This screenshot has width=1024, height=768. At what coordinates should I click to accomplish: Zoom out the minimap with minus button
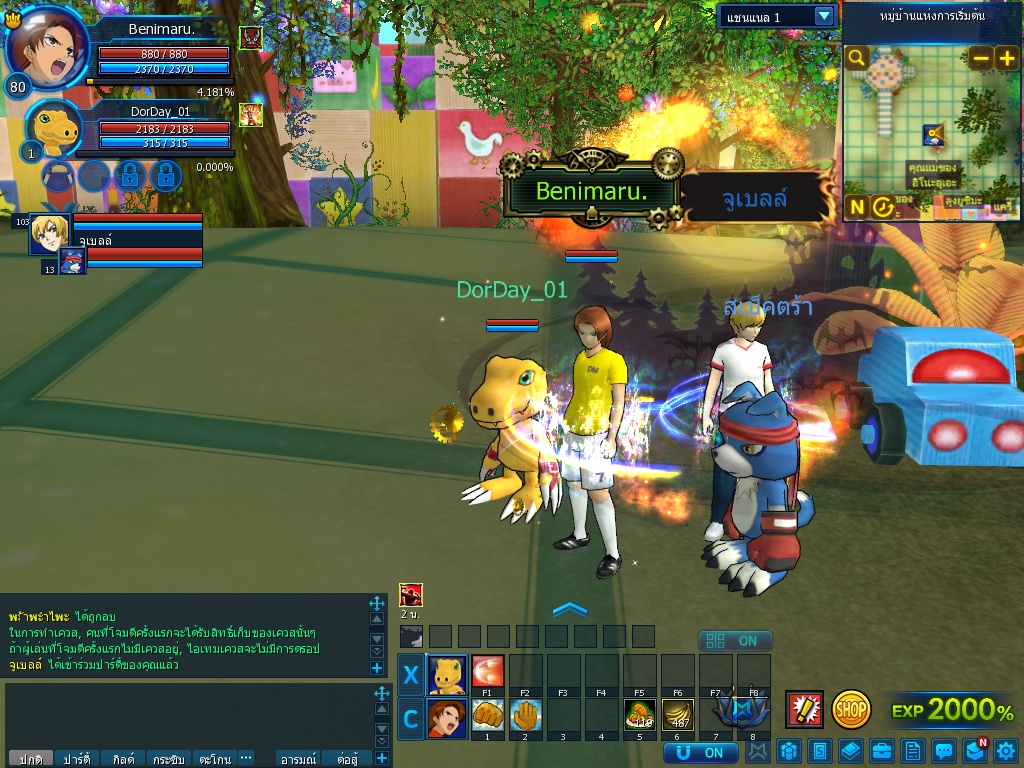[x=981, y=59]
